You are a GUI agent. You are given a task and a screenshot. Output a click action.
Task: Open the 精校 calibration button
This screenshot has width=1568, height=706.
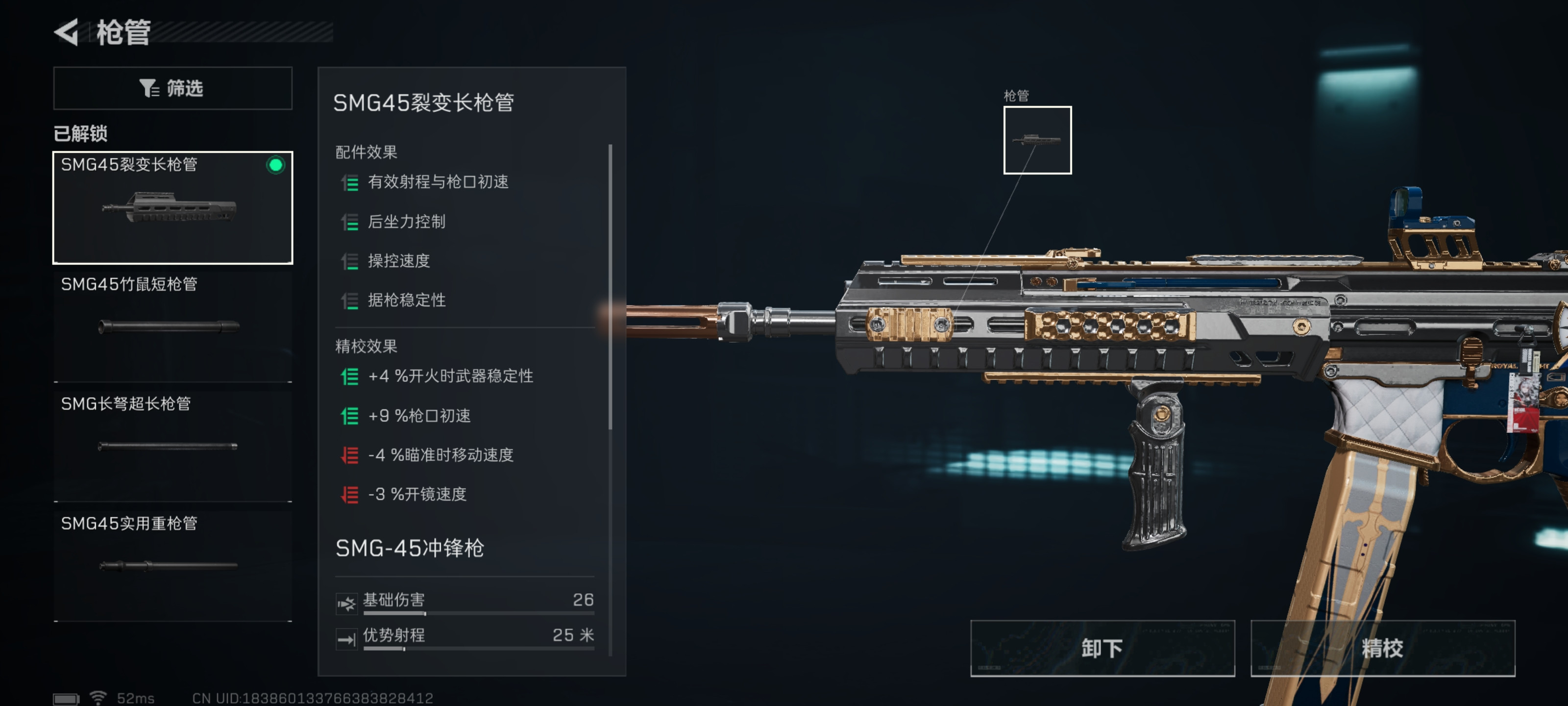[x=1382, y=648]
